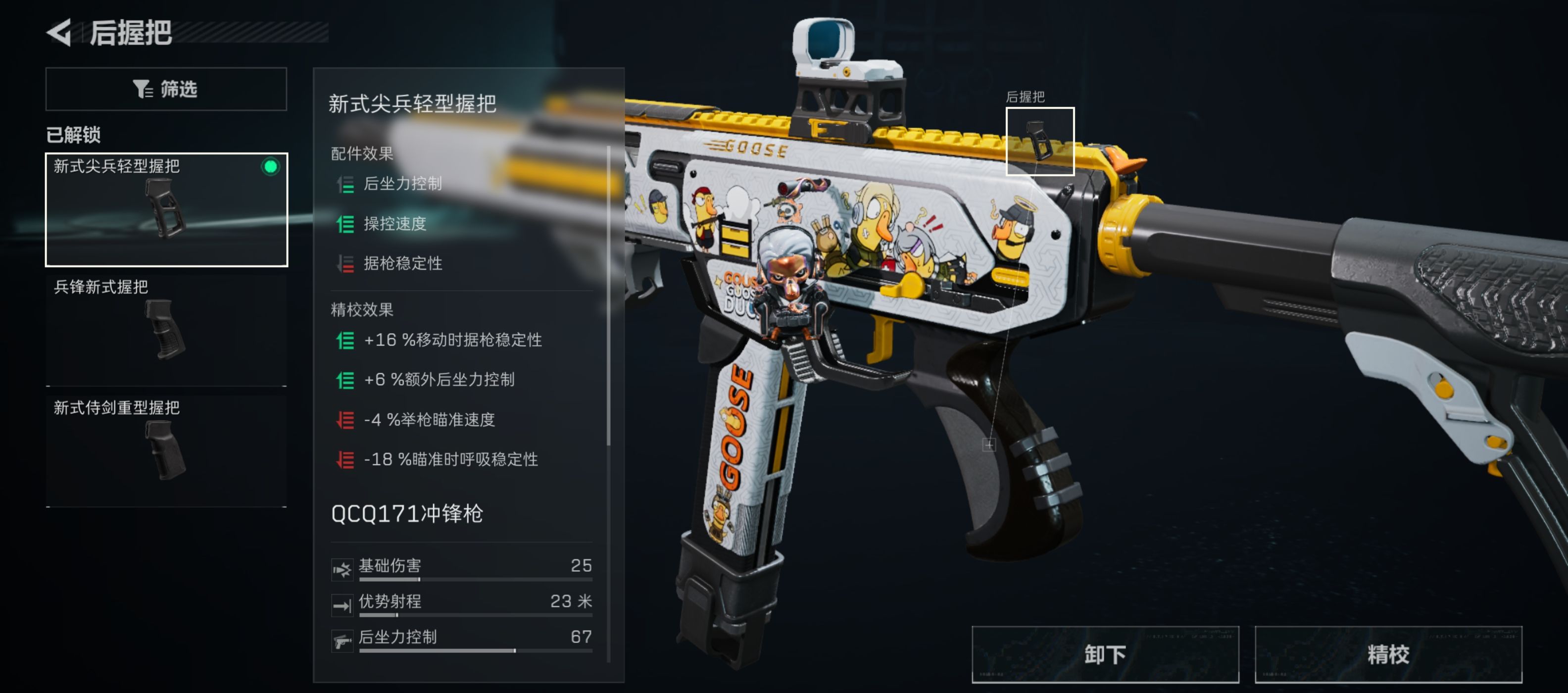
Task: Select the 新式尖兵轻型握把 grip
Action: 166,209
